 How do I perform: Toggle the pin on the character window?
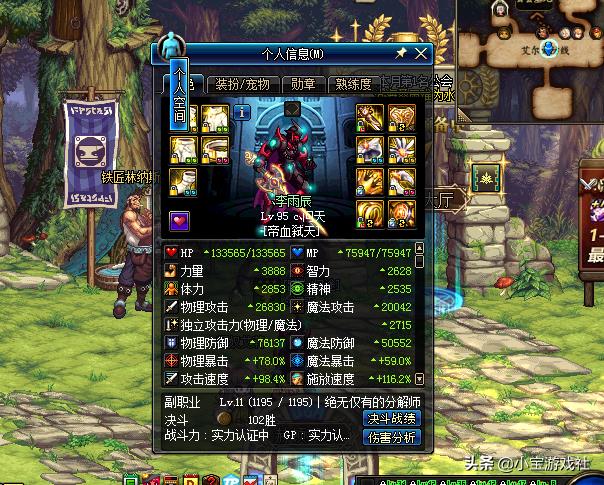click(401, 53)
